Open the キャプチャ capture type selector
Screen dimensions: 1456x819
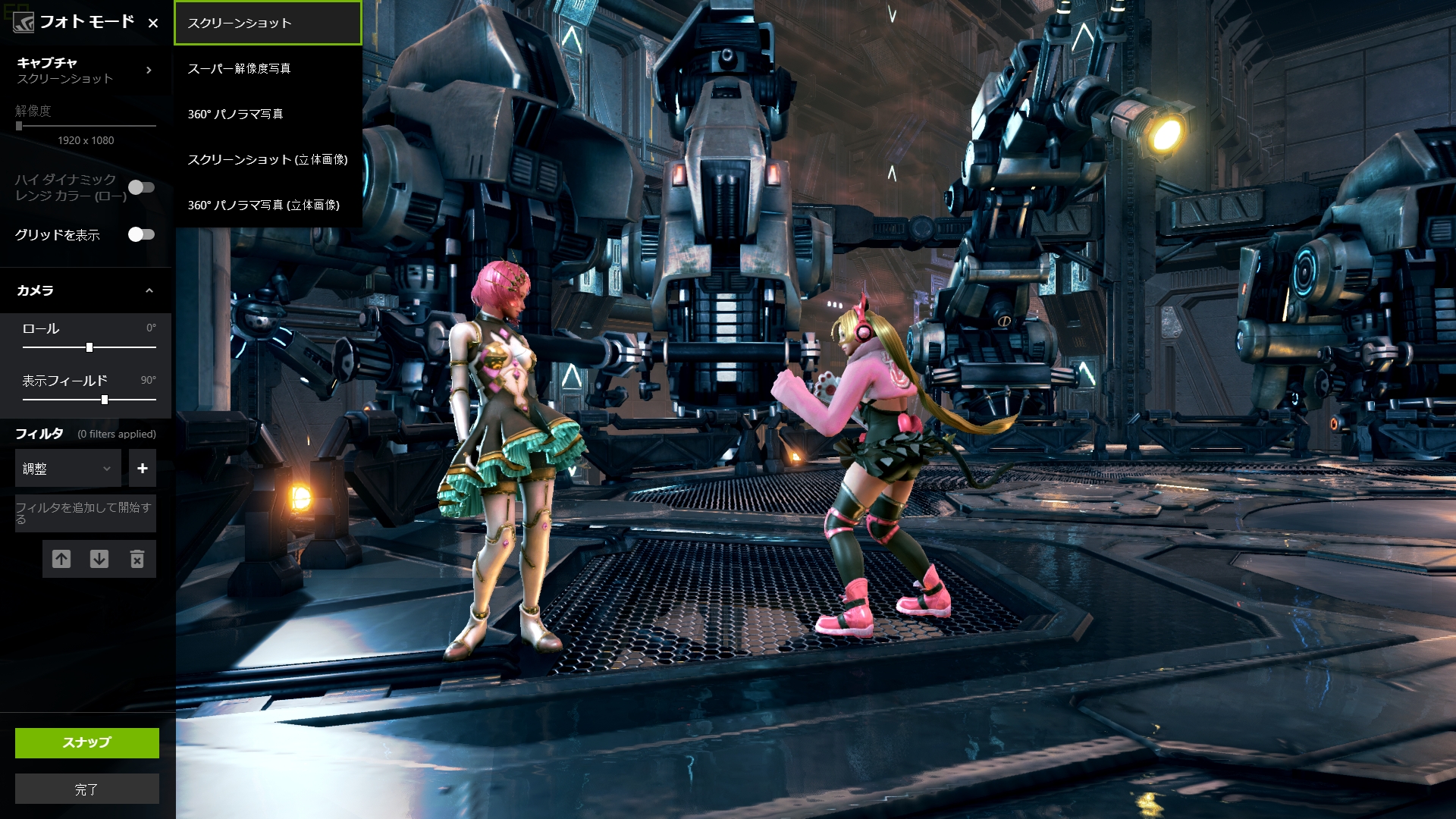[x=85, y=70]
